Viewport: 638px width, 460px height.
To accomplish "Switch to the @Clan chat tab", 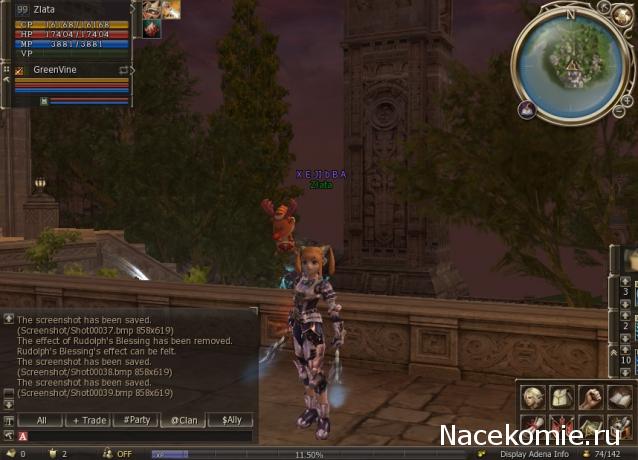I will [x=183, y=420].
